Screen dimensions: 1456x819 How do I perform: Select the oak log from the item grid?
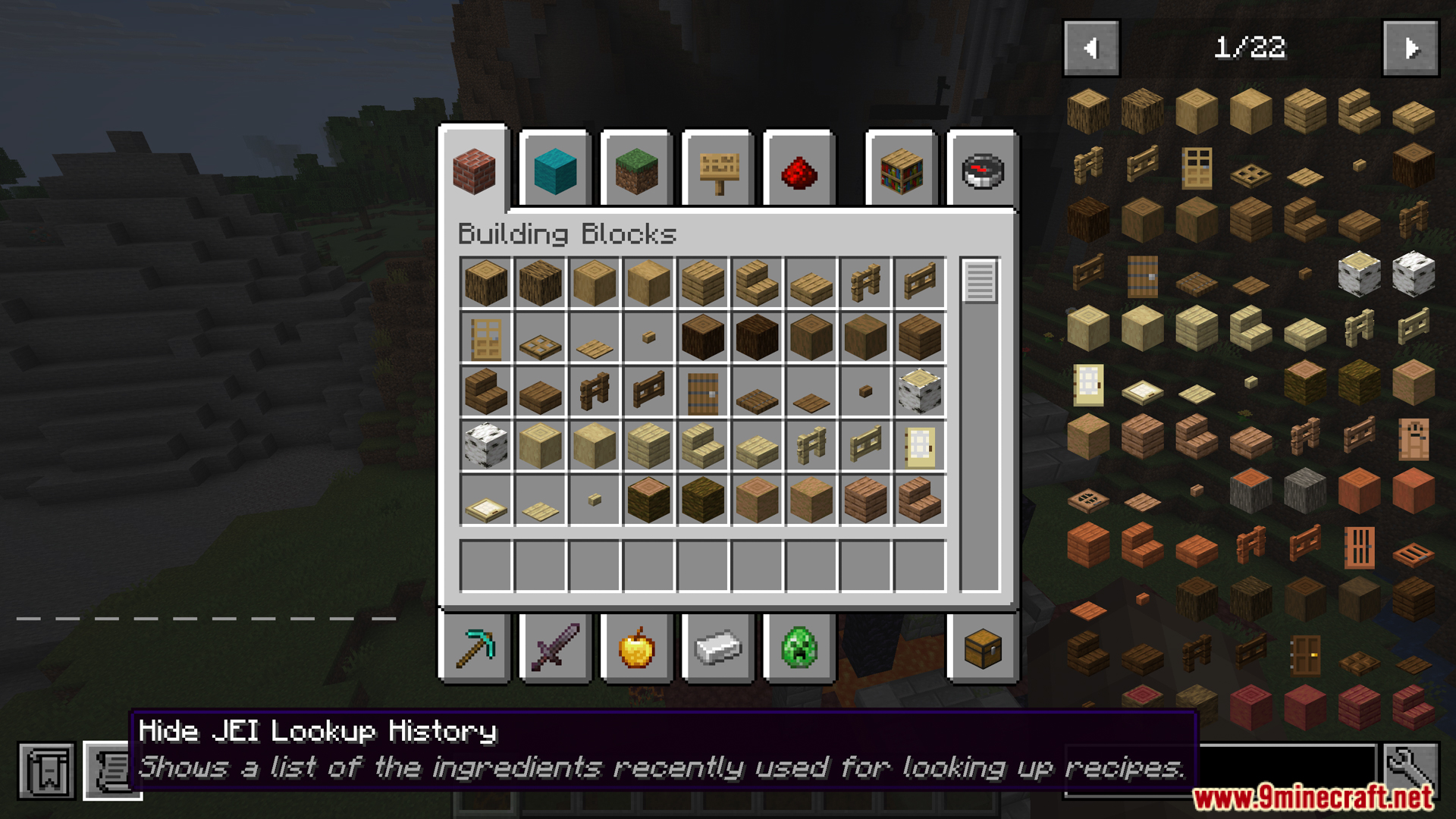[x=486, y=283]
